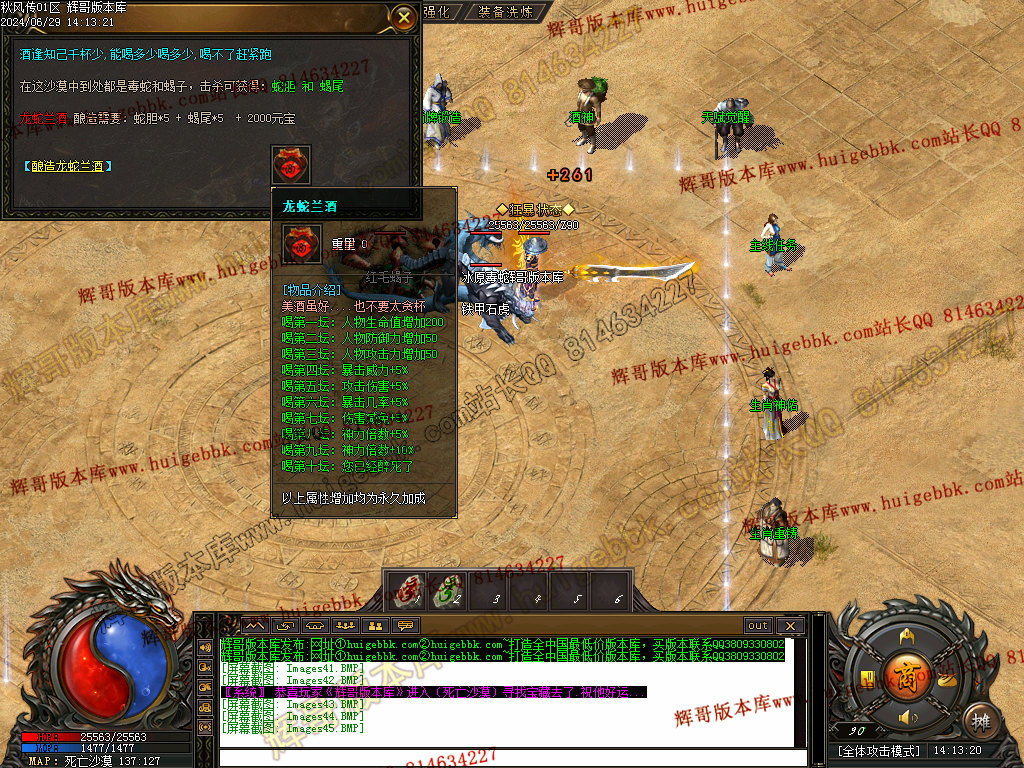Close the wine brewing dialog
The height and width of the screenshot is (768, 1024).
(x=403, y=16)
